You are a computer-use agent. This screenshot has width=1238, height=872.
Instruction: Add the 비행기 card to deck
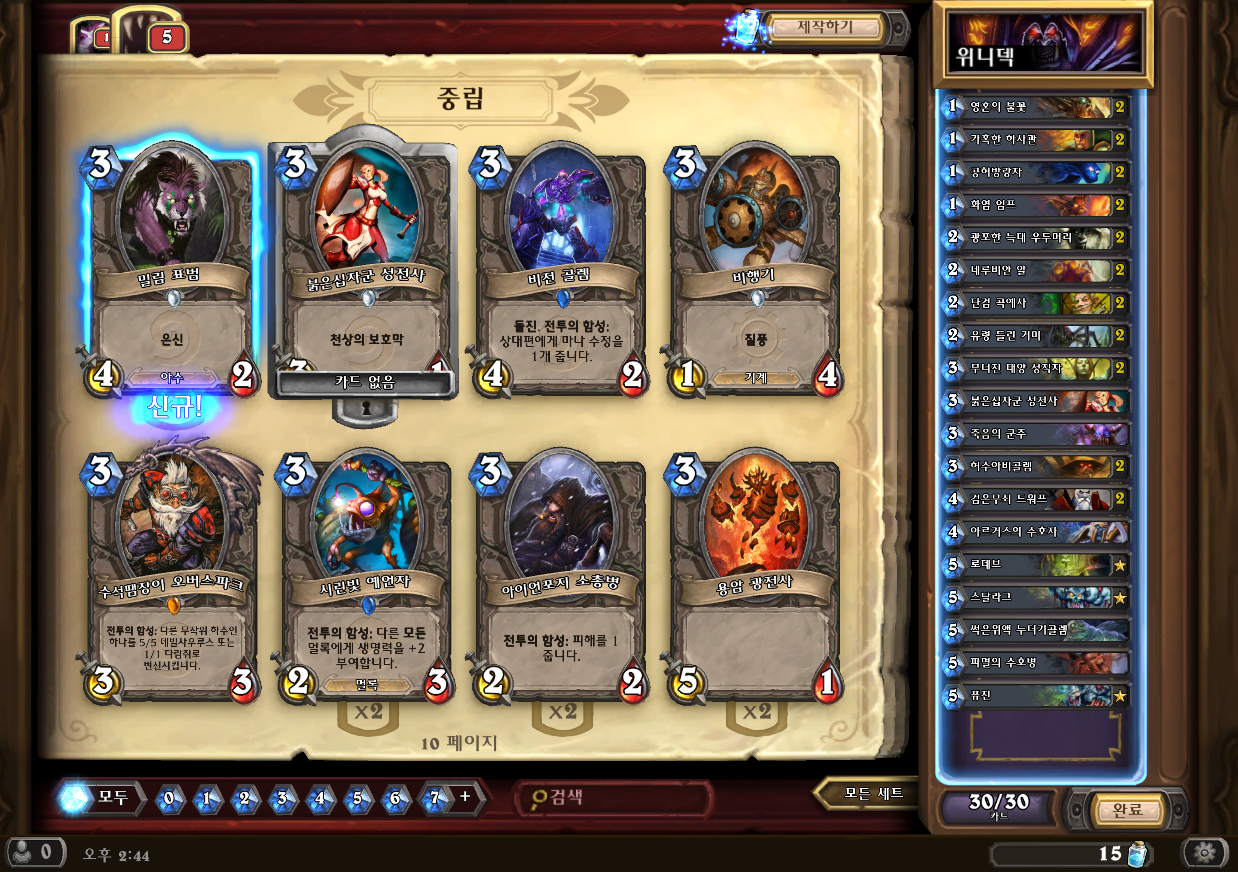point(755,270)
